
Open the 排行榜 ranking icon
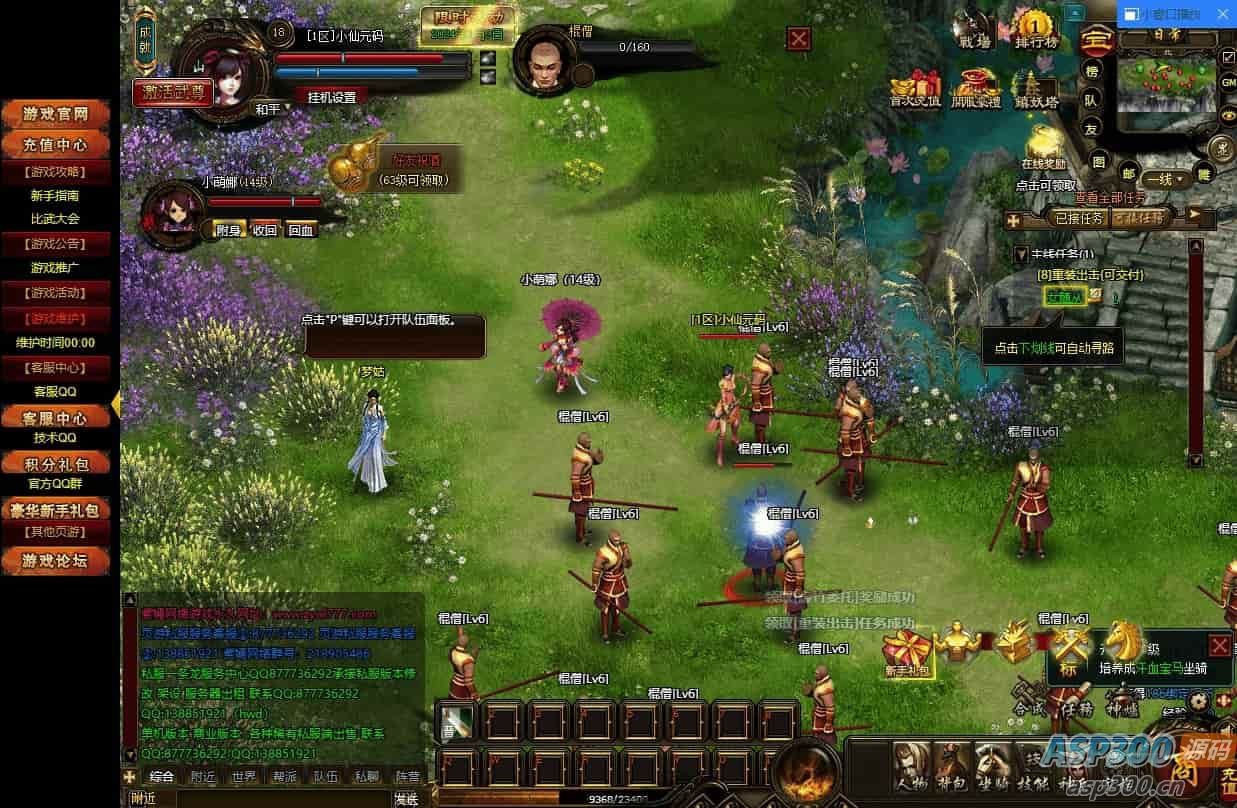click(1035, 30)
